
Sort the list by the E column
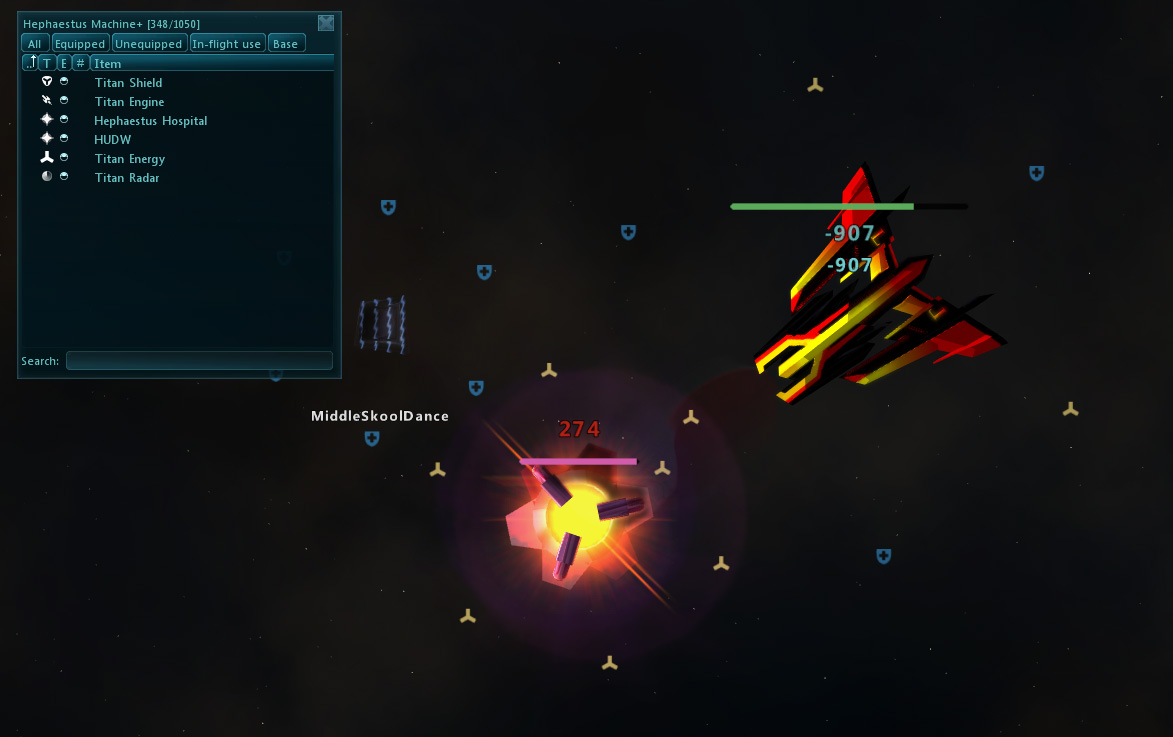pyautogui.click(x=63, y=63)
